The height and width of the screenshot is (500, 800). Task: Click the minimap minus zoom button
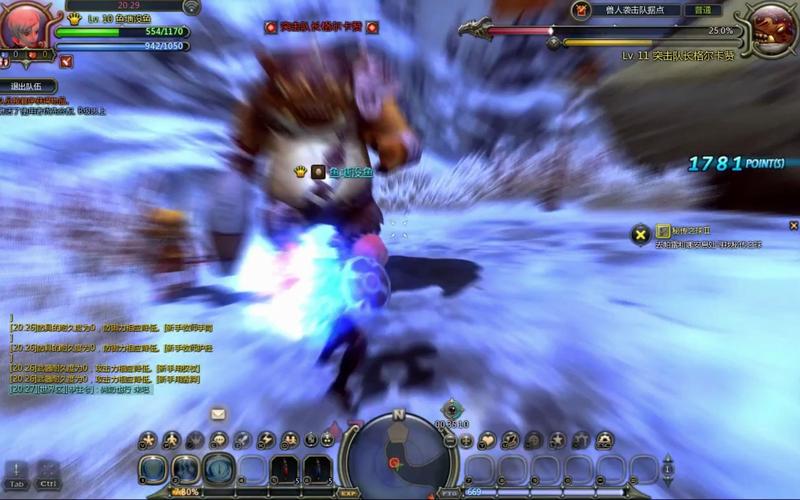tap(449, 440)
